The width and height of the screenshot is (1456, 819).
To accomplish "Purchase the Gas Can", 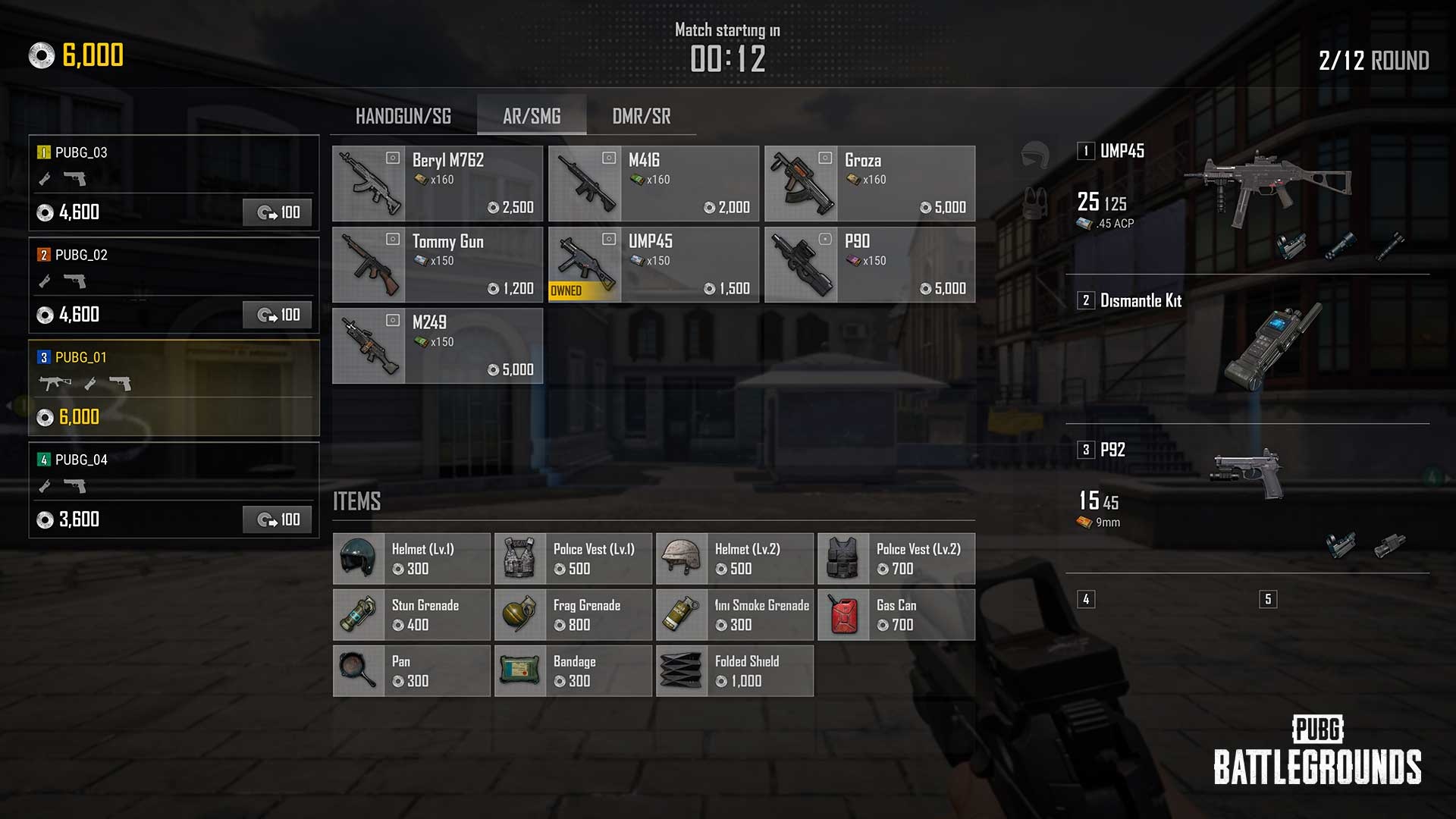I will click(896, 615).
